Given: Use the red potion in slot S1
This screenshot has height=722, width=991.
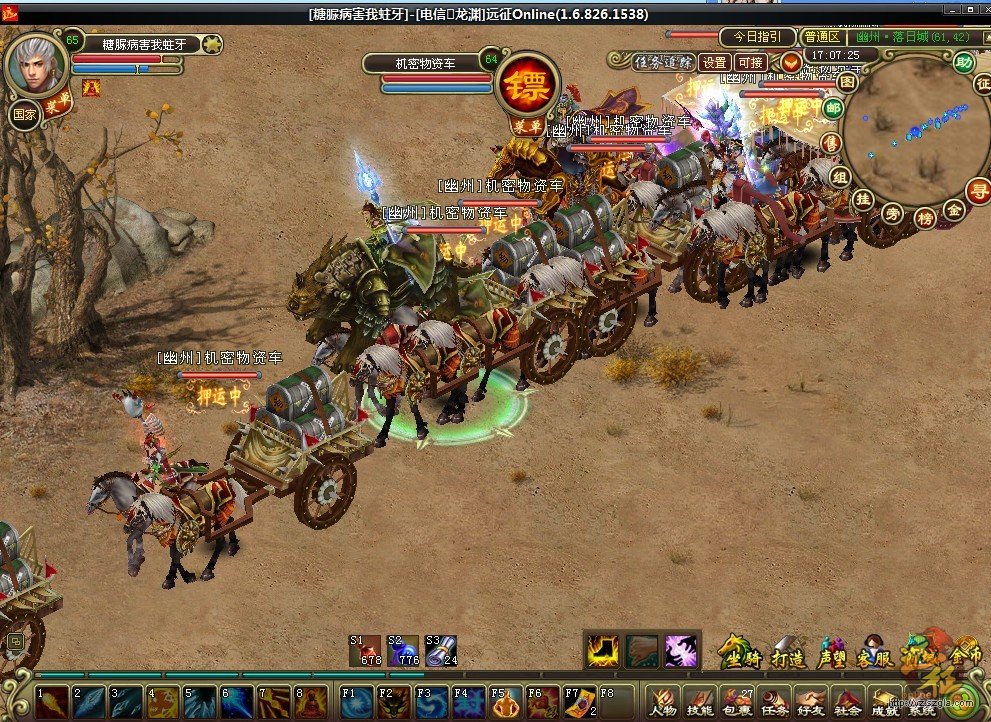Looking at the screenshot, I should [x=371, y=650].
